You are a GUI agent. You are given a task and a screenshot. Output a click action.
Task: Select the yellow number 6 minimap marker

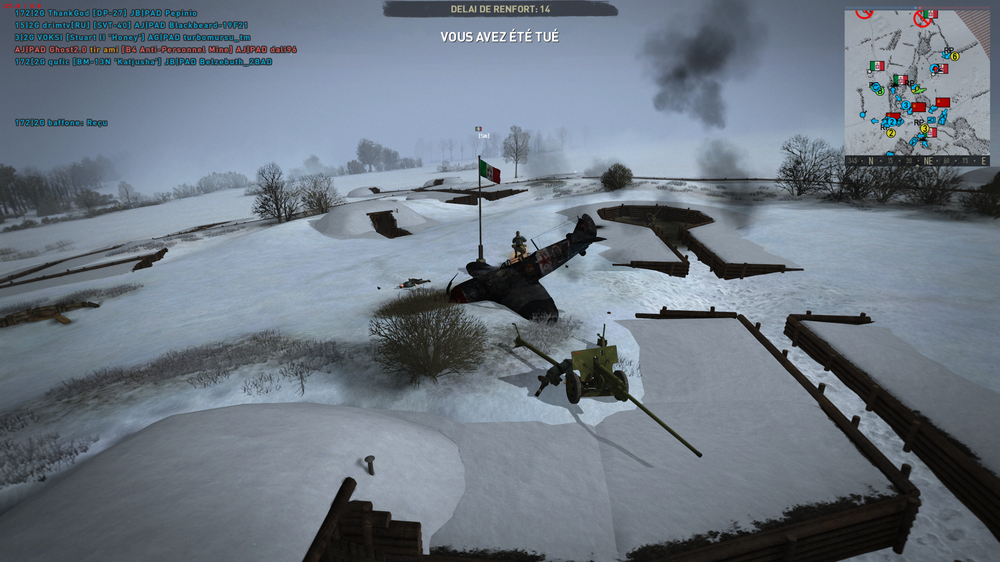[x=954, y=56]
